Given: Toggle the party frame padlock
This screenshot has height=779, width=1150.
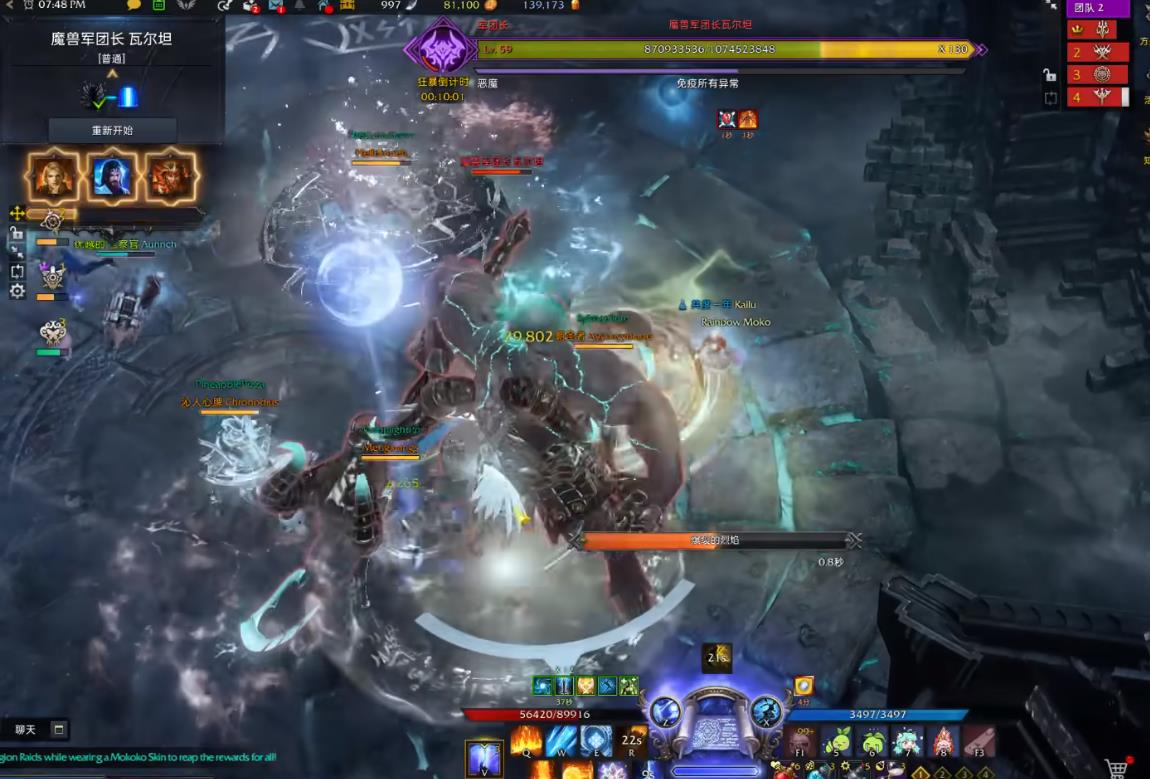Looking at the screenshot, I should pos(17,233).
